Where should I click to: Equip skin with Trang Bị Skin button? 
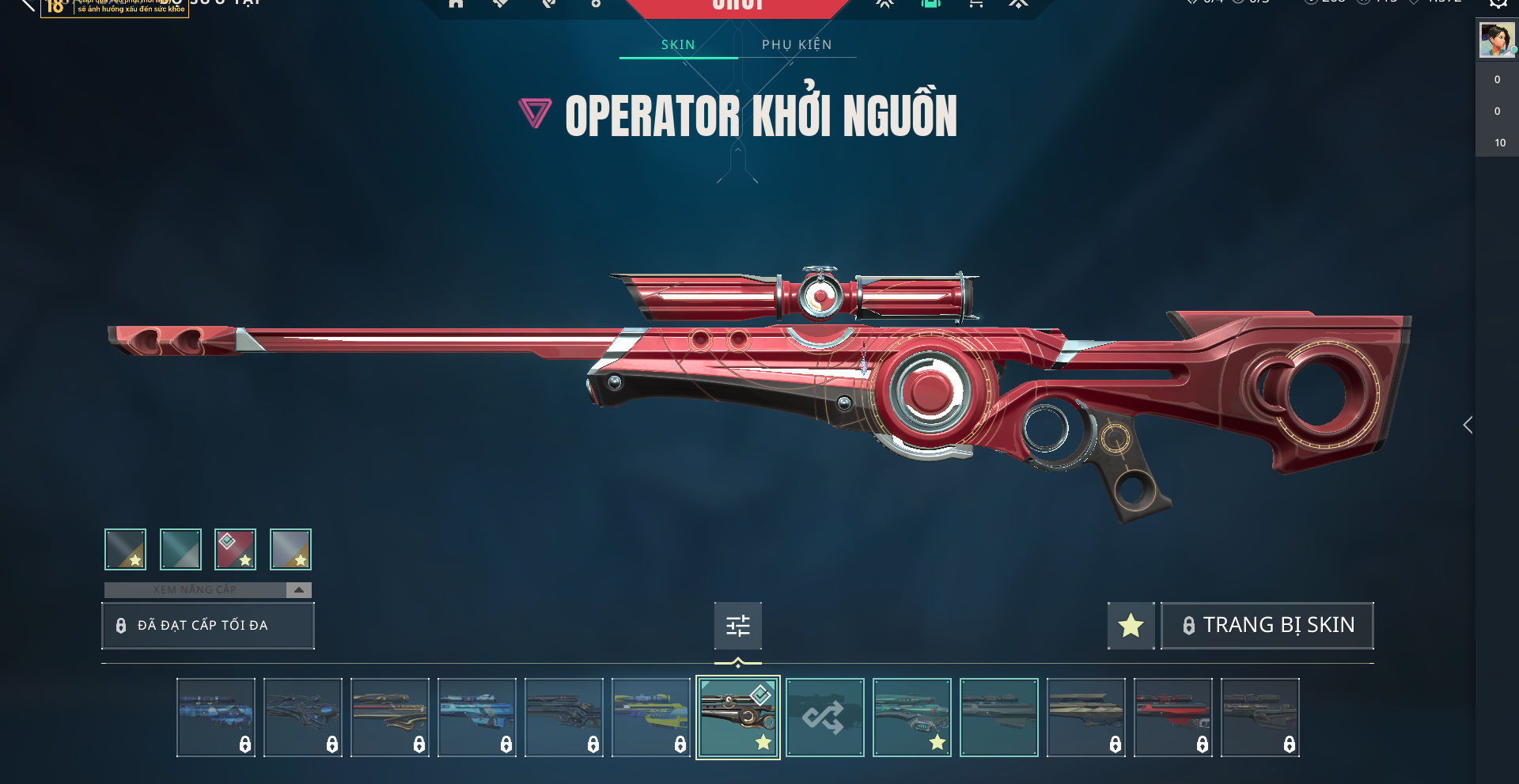(x=1267, y=625)
